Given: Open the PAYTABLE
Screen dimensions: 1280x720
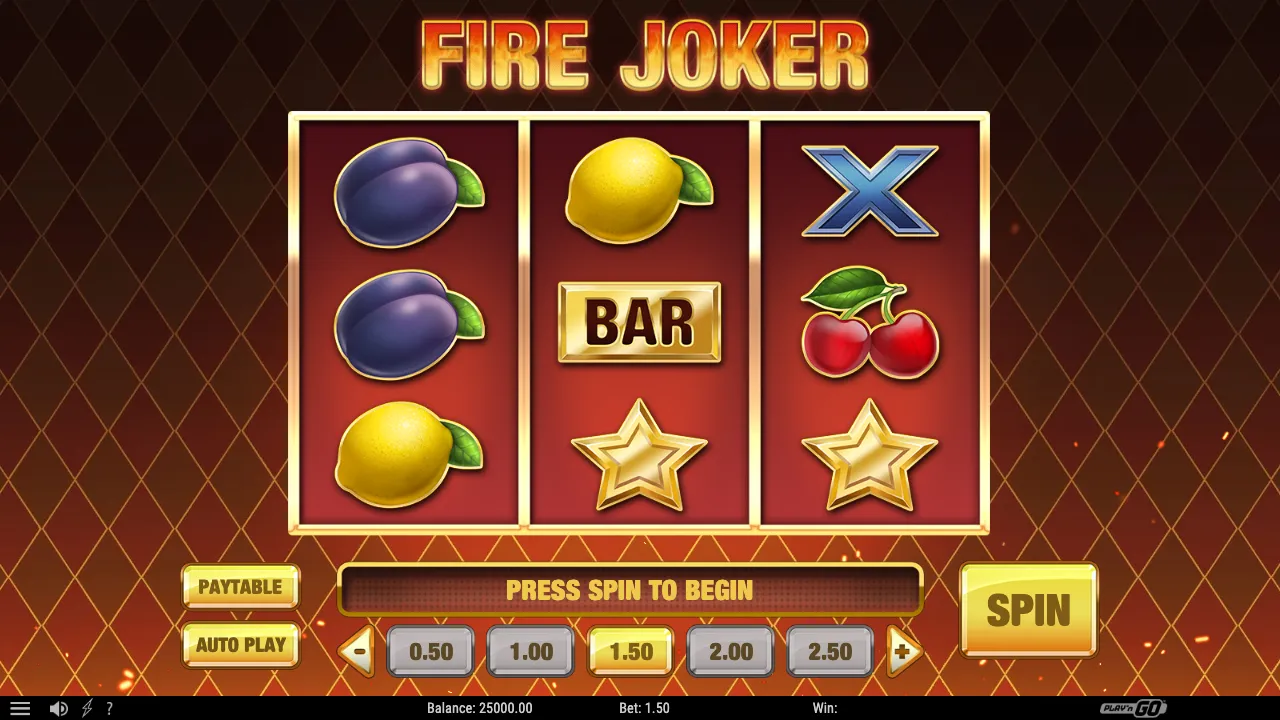Looking at the screenshot, I should (239, 588).
